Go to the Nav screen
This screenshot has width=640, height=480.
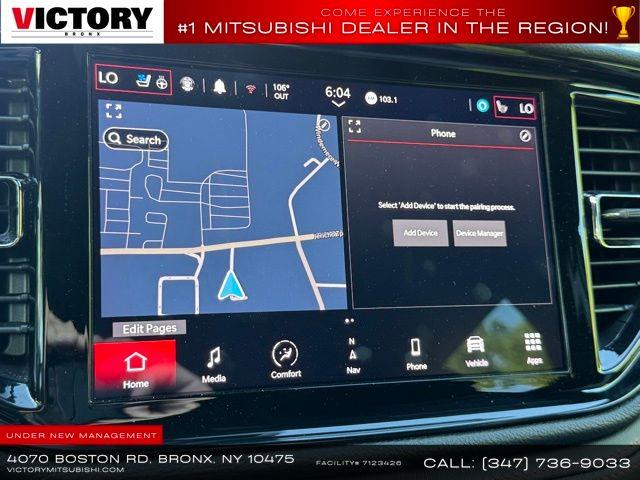[x=352, y=357]
